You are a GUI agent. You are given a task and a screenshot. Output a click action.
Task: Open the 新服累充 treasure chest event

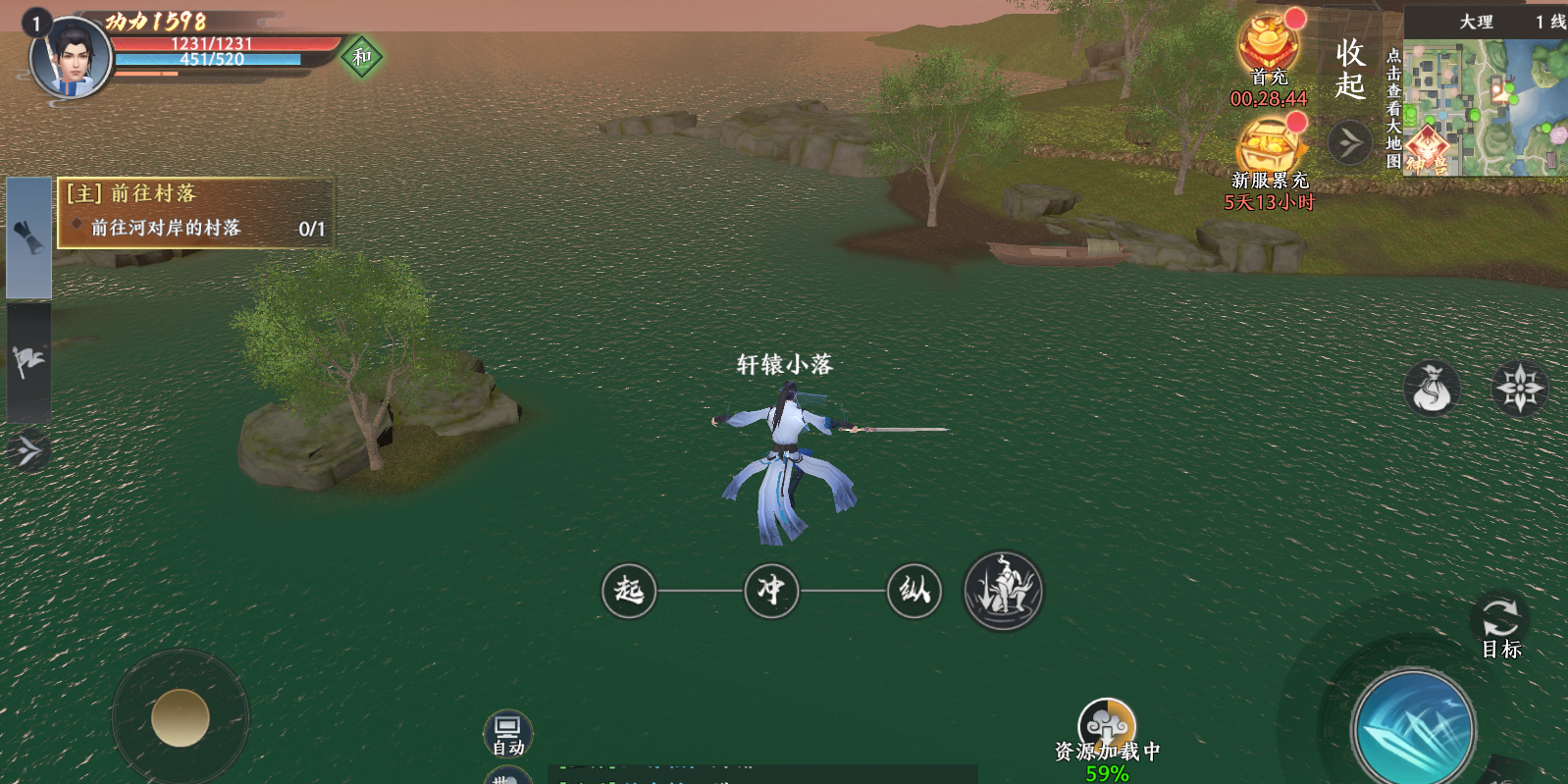coord(1271,149)
